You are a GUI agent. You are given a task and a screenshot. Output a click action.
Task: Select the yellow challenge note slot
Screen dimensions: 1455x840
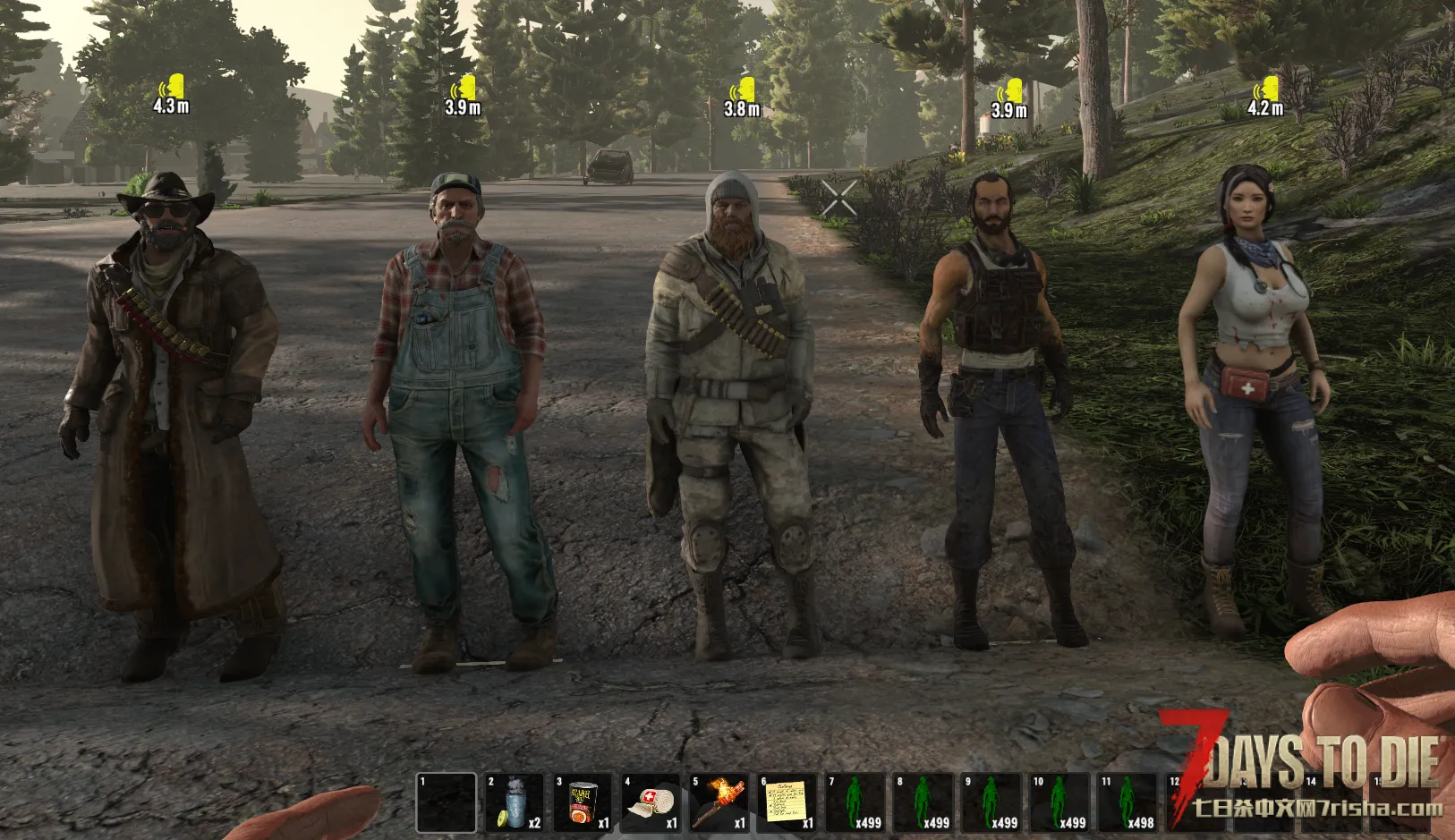coord(786,802)
